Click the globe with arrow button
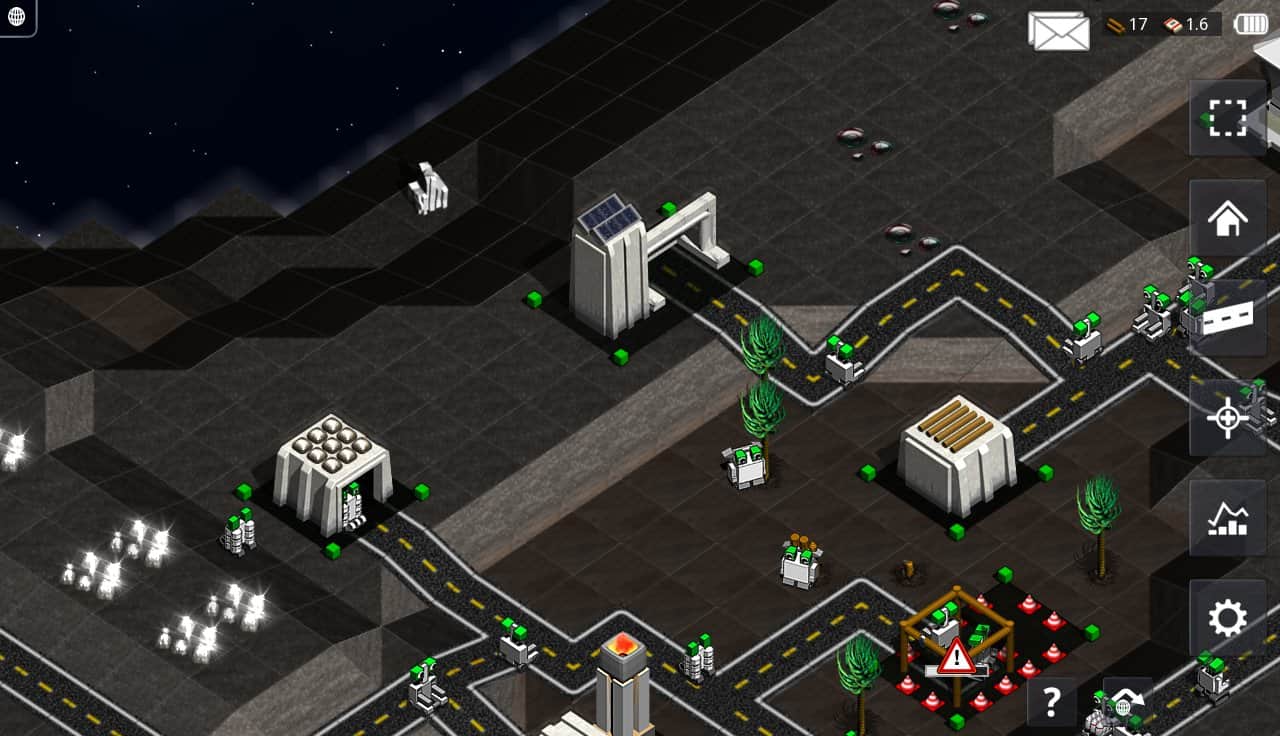 (1127, 702)
